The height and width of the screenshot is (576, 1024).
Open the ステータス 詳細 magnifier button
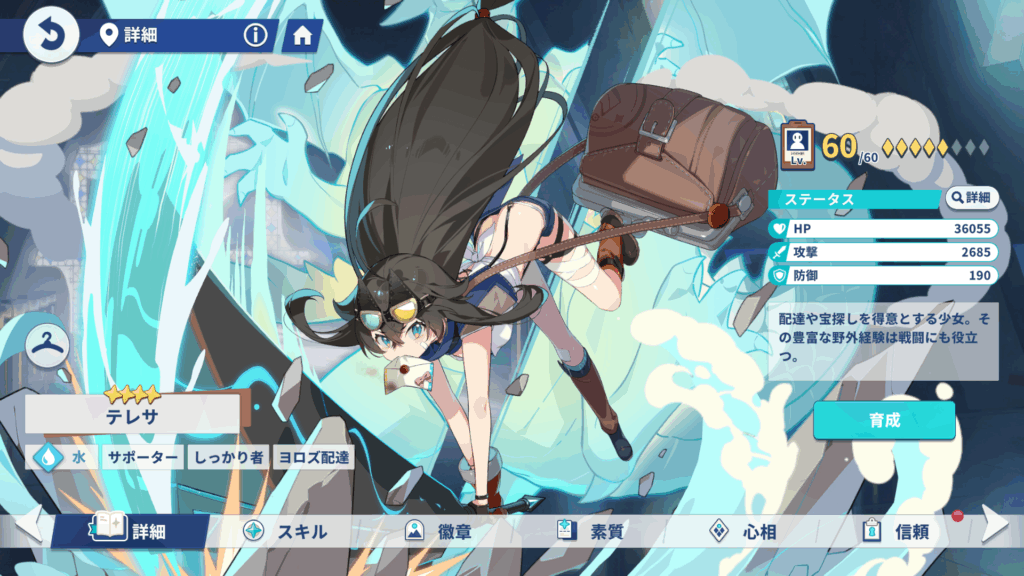pos(972,198)
